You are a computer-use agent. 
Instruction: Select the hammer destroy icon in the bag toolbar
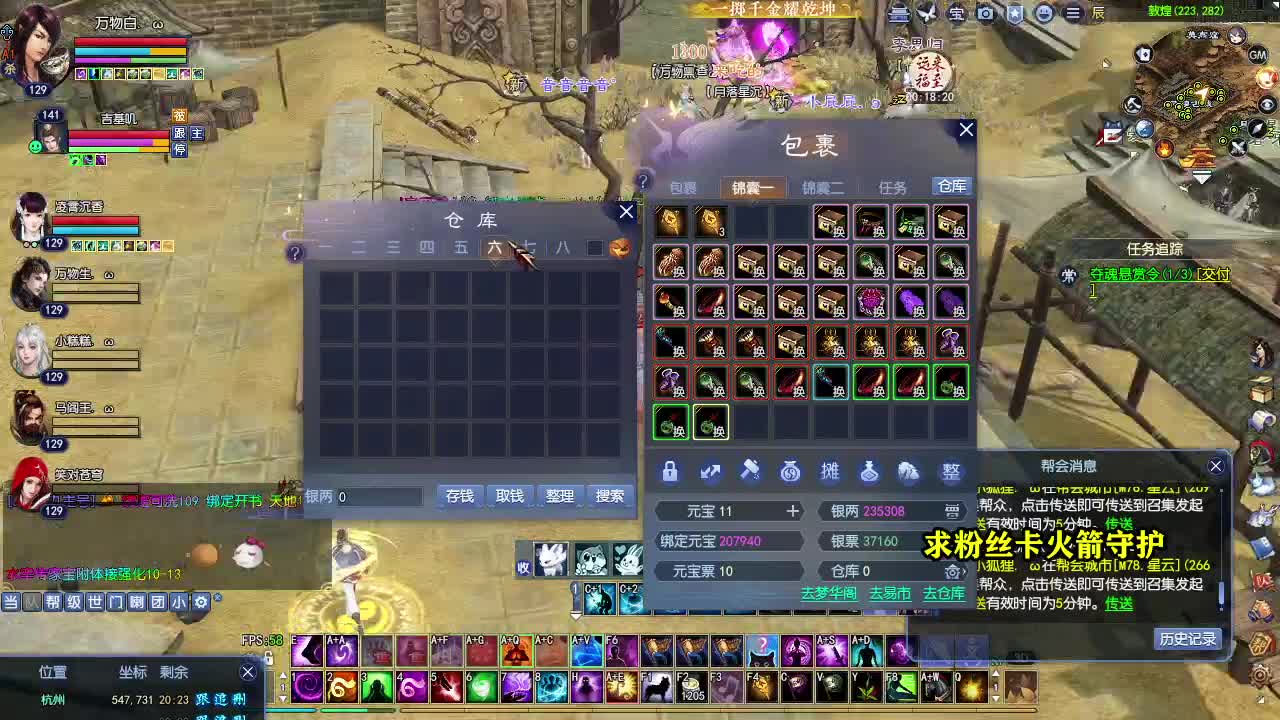751,472
